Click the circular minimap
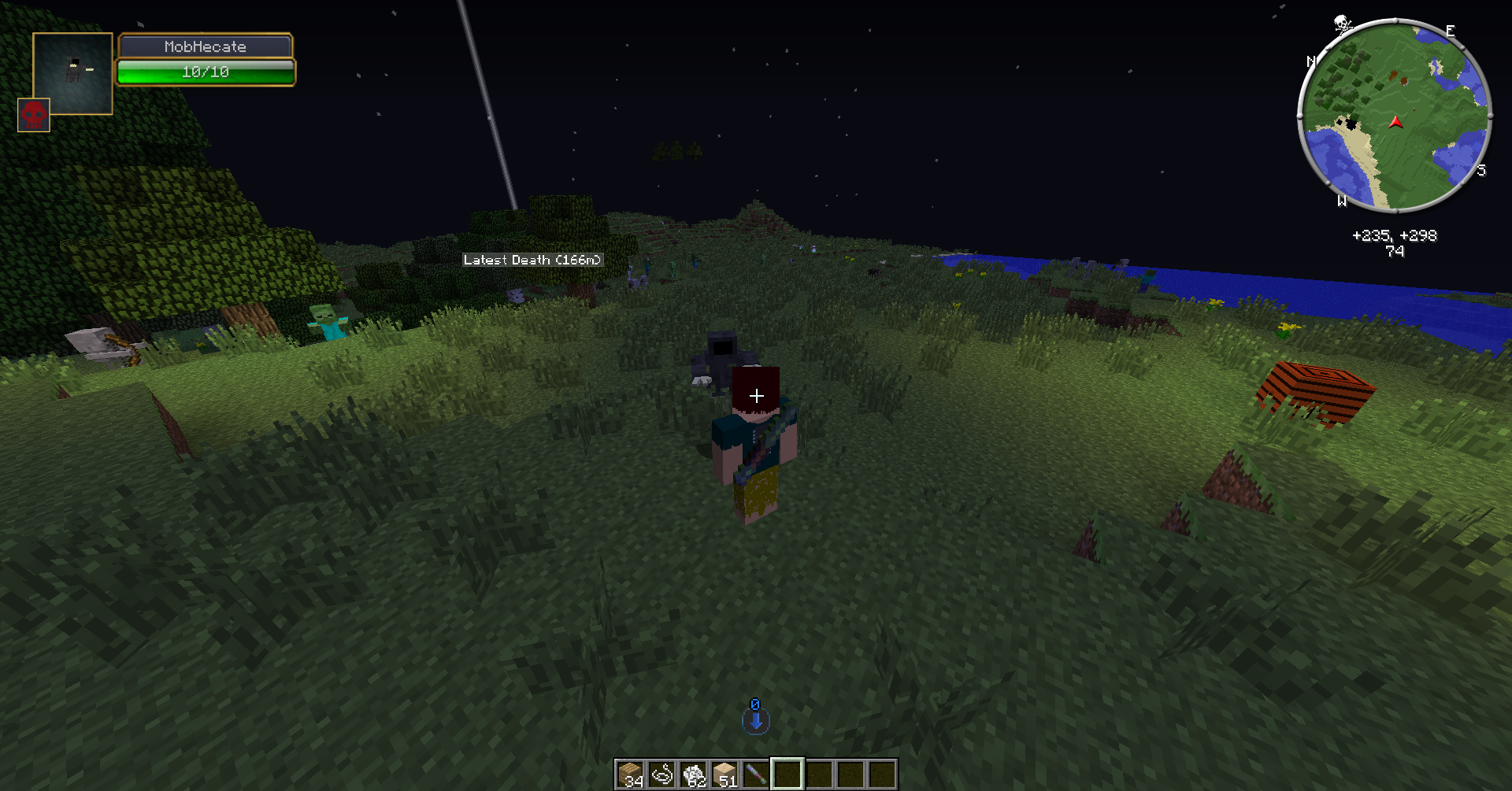This screenshot has height=791, width=1512. 1394,116
